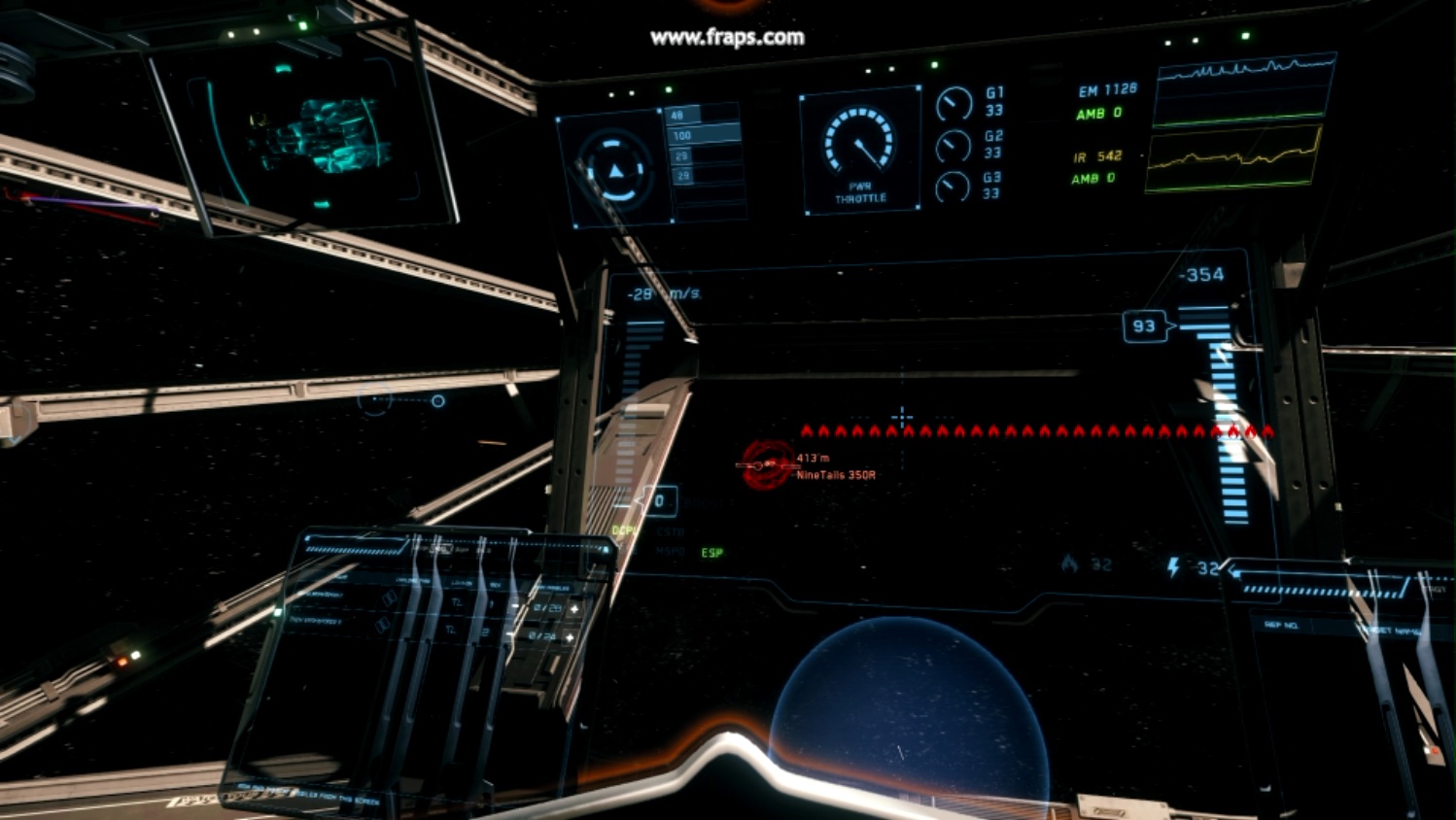Image resolution: width=1456 pixels, height=820 pixels.
Task: Select the PWR Throttle gauge panel
Action: click(860, 151)
